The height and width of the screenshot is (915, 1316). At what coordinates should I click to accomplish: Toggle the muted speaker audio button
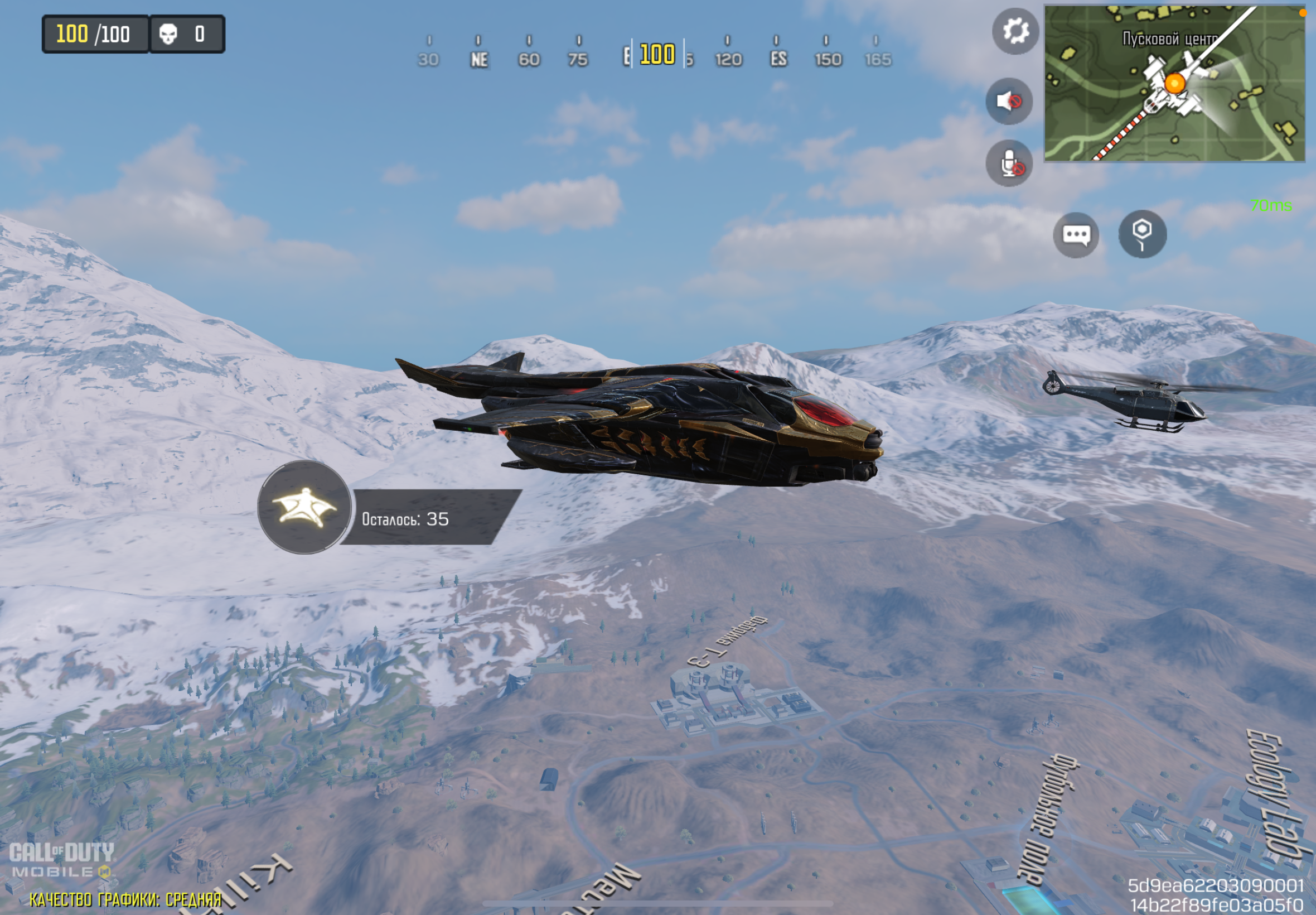coord(1009,102)
